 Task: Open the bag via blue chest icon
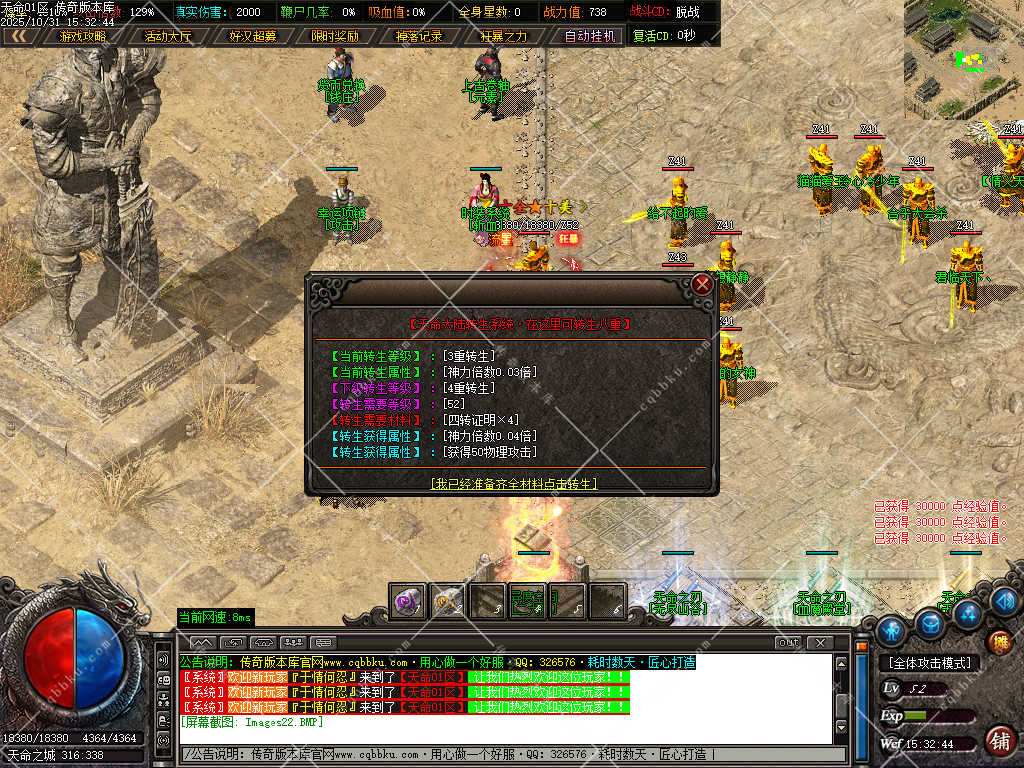[x=931, y=624]
